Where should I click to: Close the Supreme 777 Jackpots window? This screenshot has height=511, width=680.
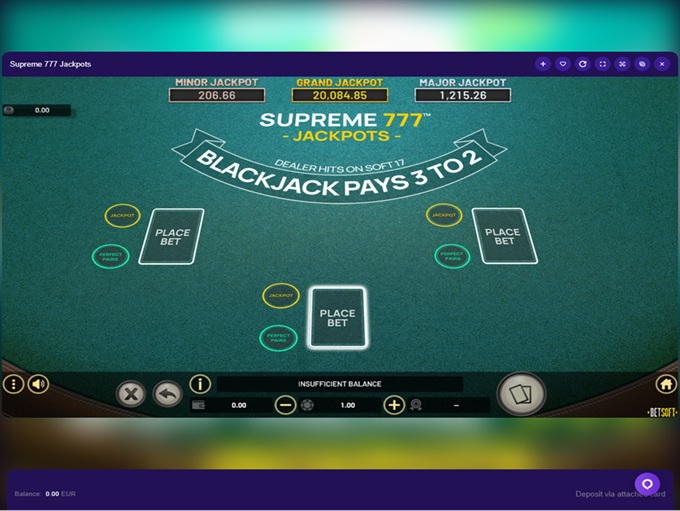coord(661,64)
